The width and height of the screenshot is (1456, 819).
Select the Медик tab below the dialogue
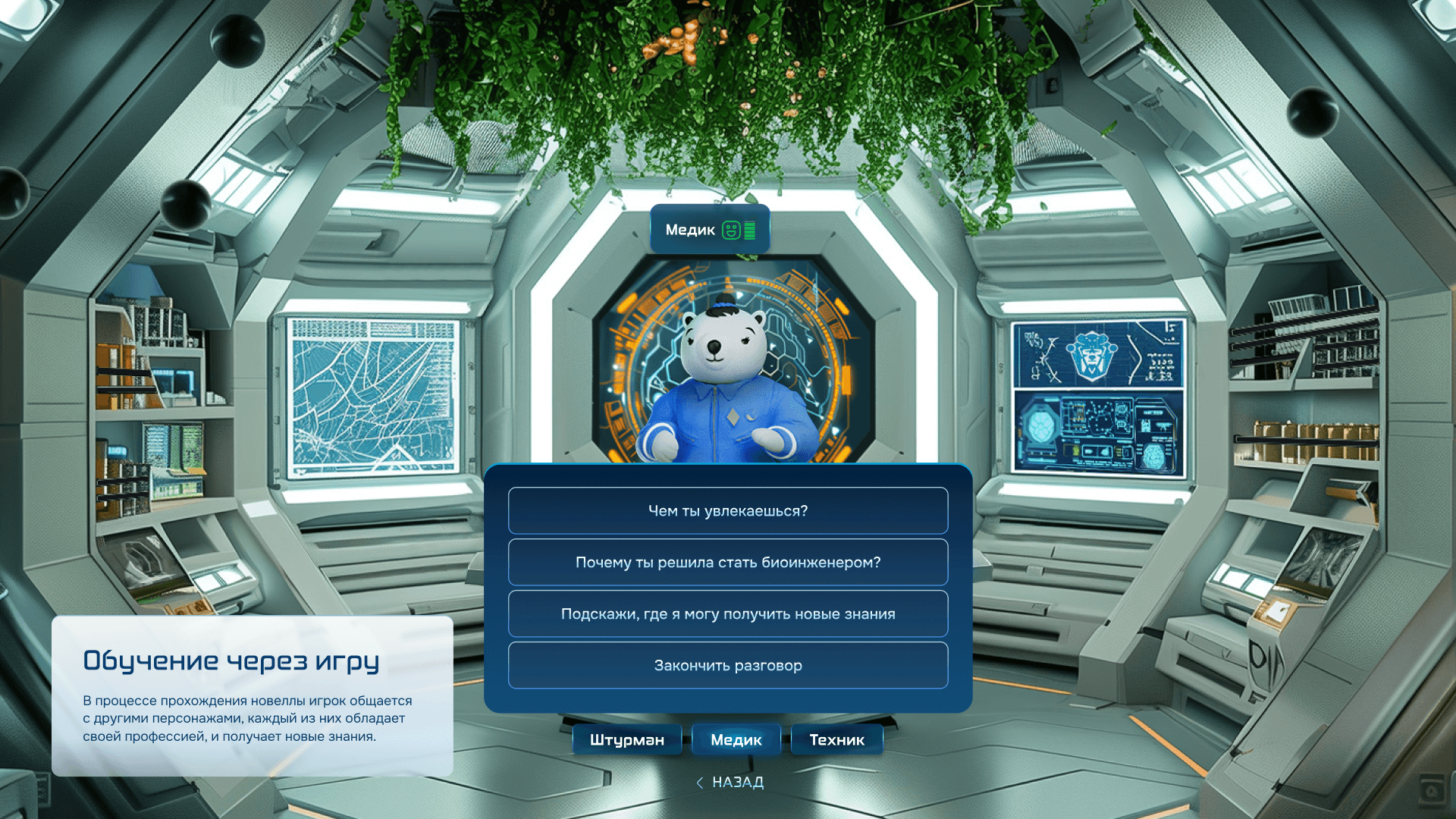736,740
